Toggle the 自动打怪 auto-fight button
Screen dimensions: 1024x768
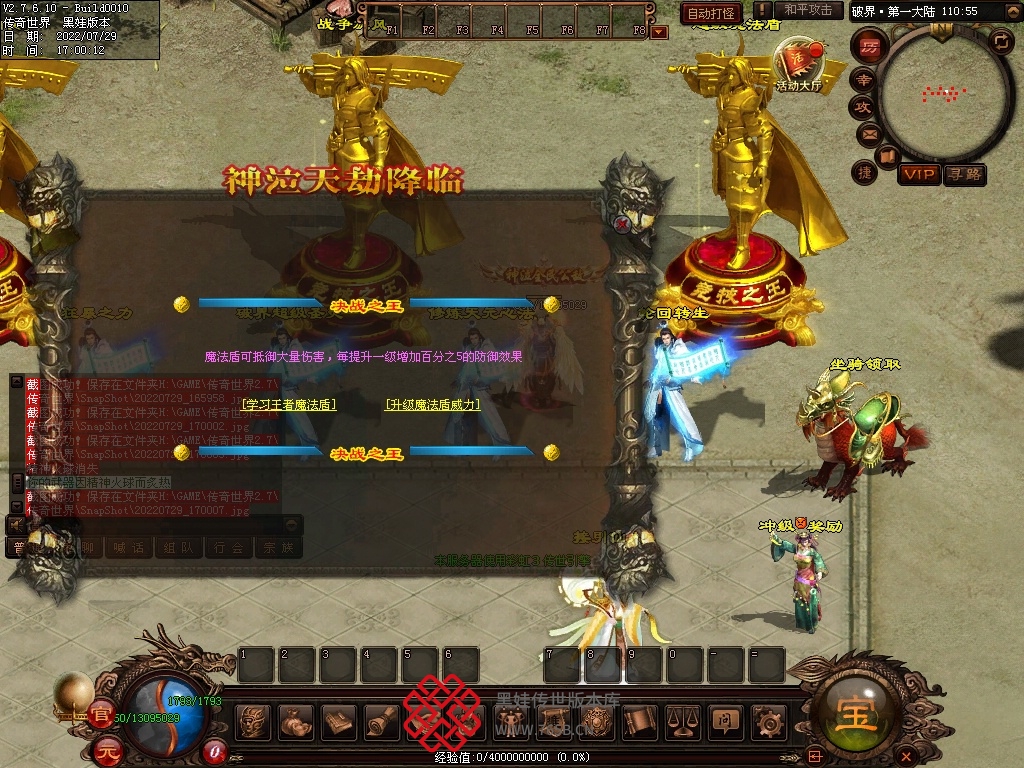click(x=711, y=13)
